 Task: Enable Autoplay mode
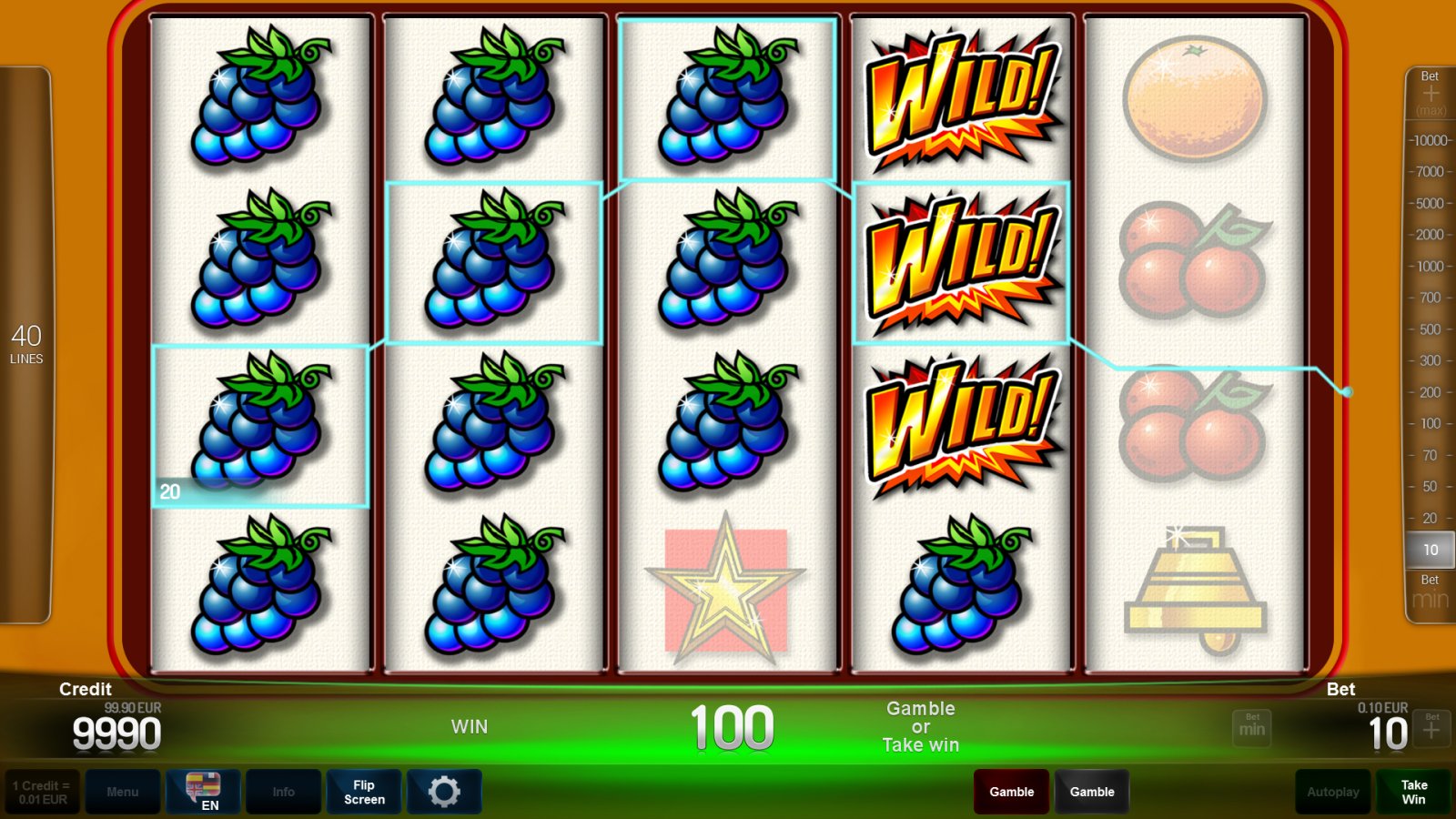tap(1332, 792)
